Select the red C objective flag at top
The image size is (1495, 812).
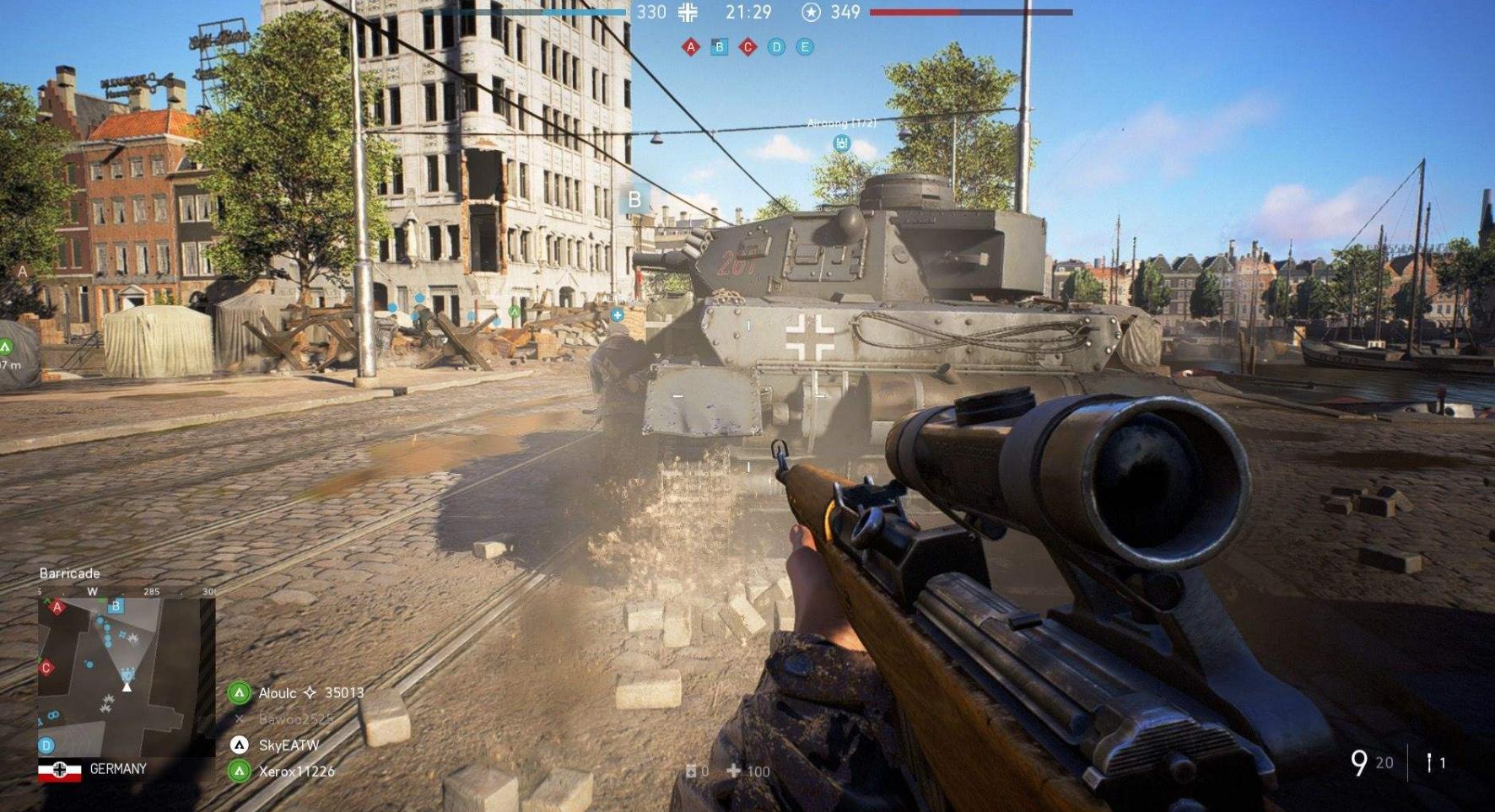[748, 47]
